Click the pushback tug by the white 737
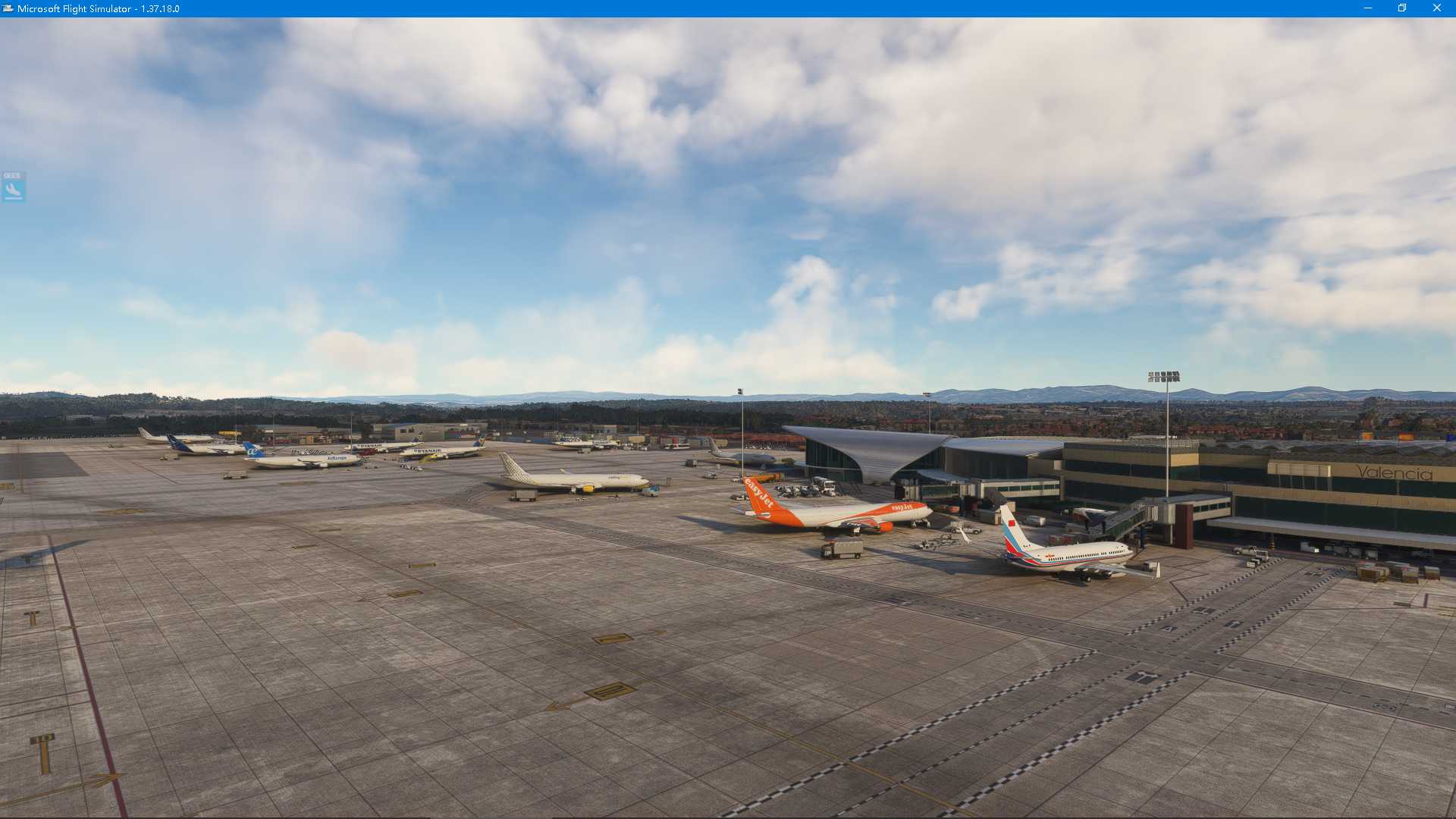Viewport: 1456px width, 819px height. (965, 531)
